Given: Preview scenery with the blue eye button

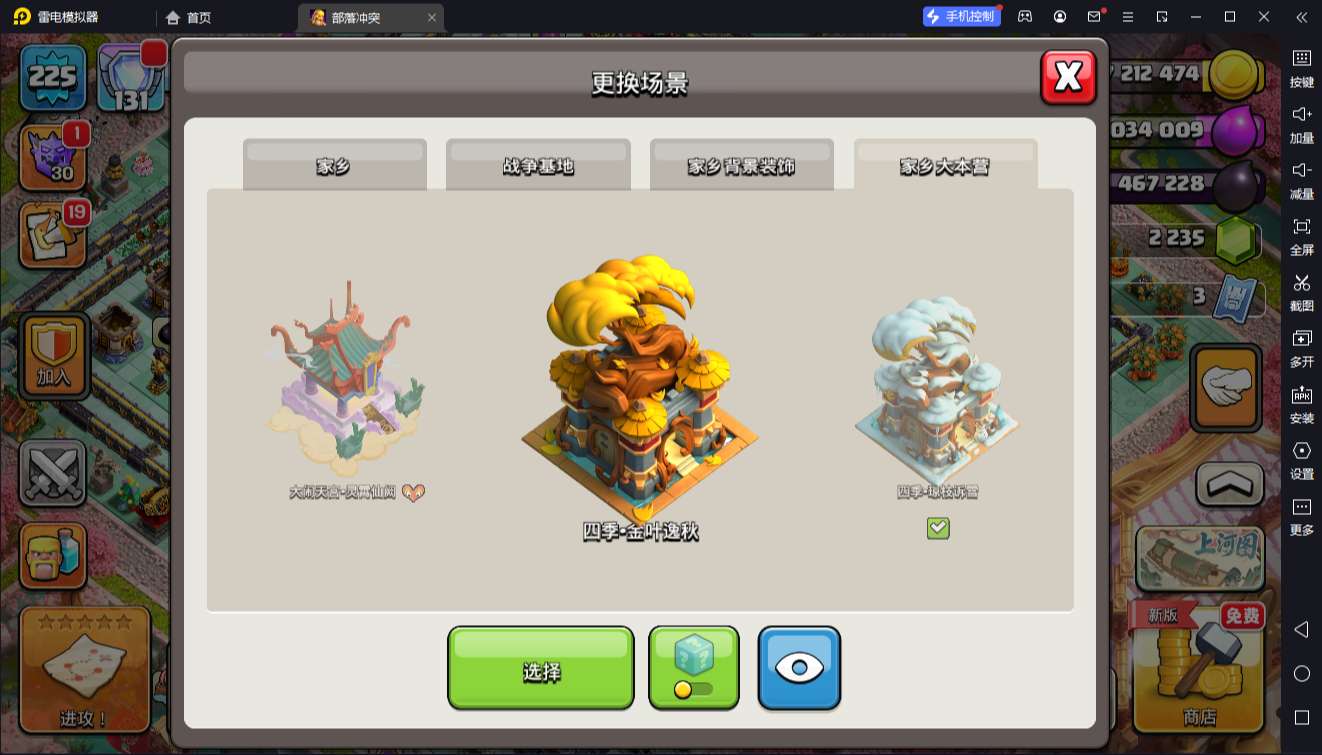Looking at the screenshot, I should point(799,668).
